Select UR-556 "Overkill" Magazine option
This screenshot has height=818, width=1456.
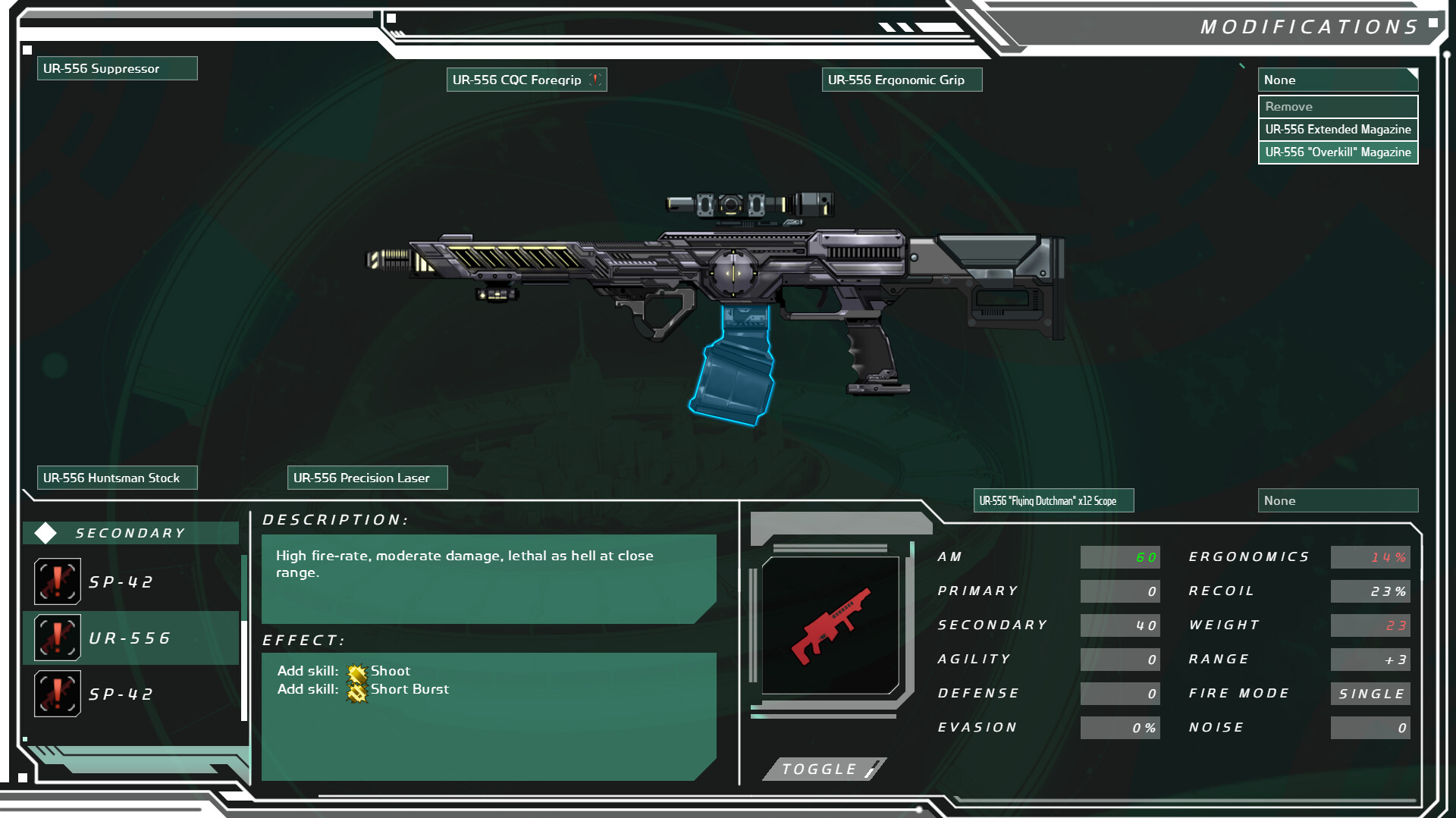point(1337,152)
